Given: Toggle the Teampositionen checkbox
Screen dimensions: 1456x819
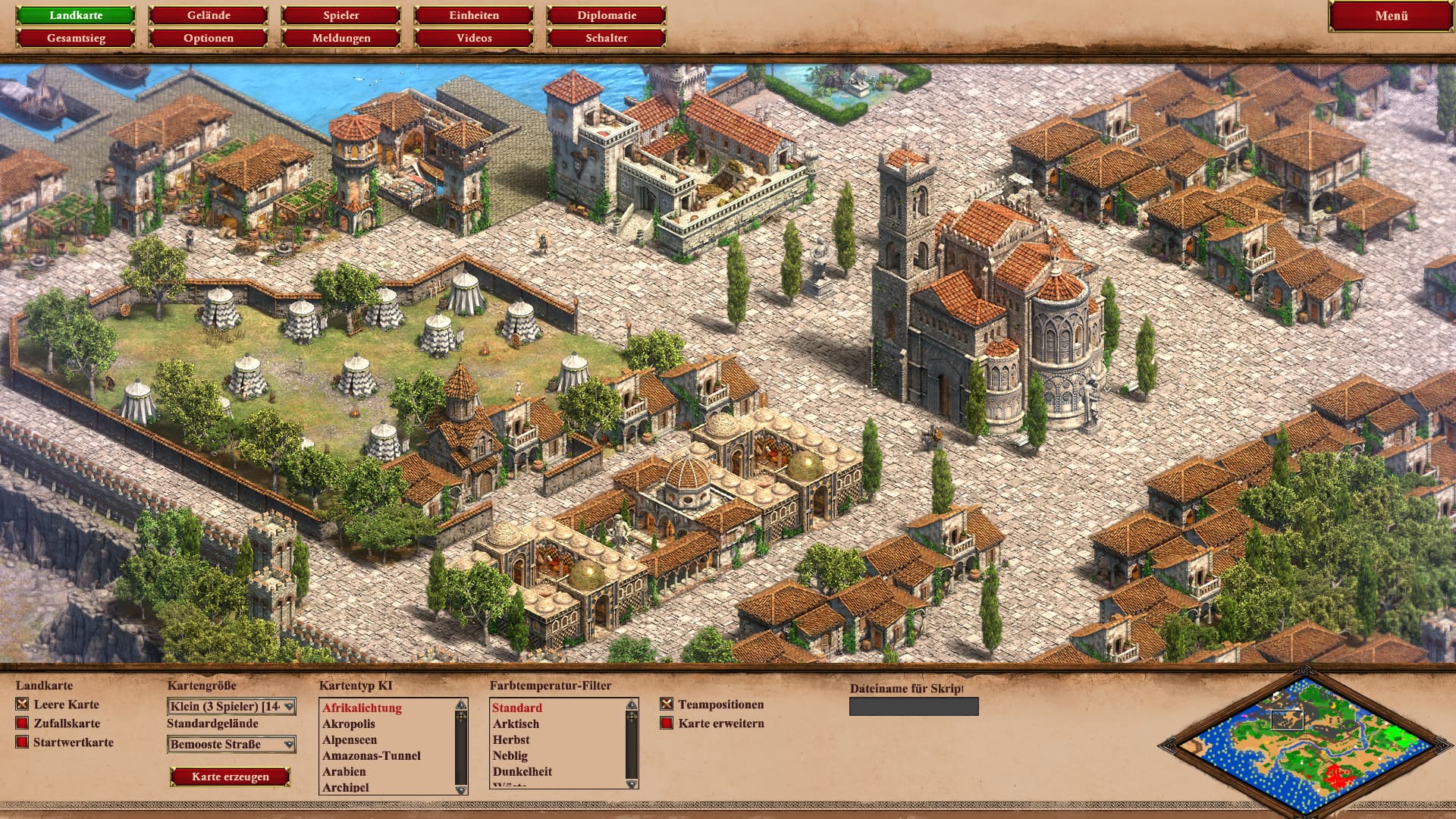Looking at the screenshot, I should (x=667, y=704).
